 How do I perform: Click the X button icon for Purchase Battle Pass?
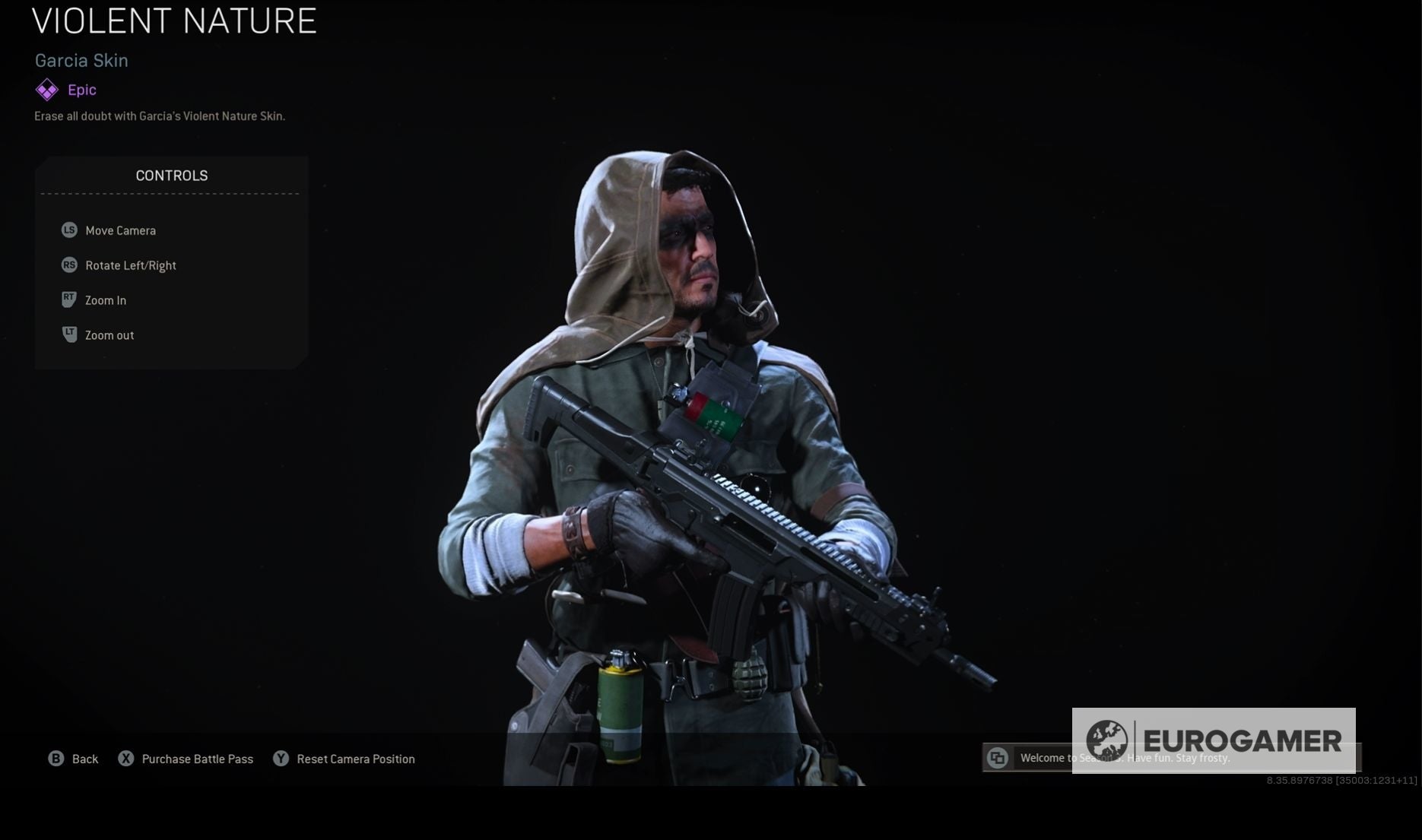(x=125, y=759)
